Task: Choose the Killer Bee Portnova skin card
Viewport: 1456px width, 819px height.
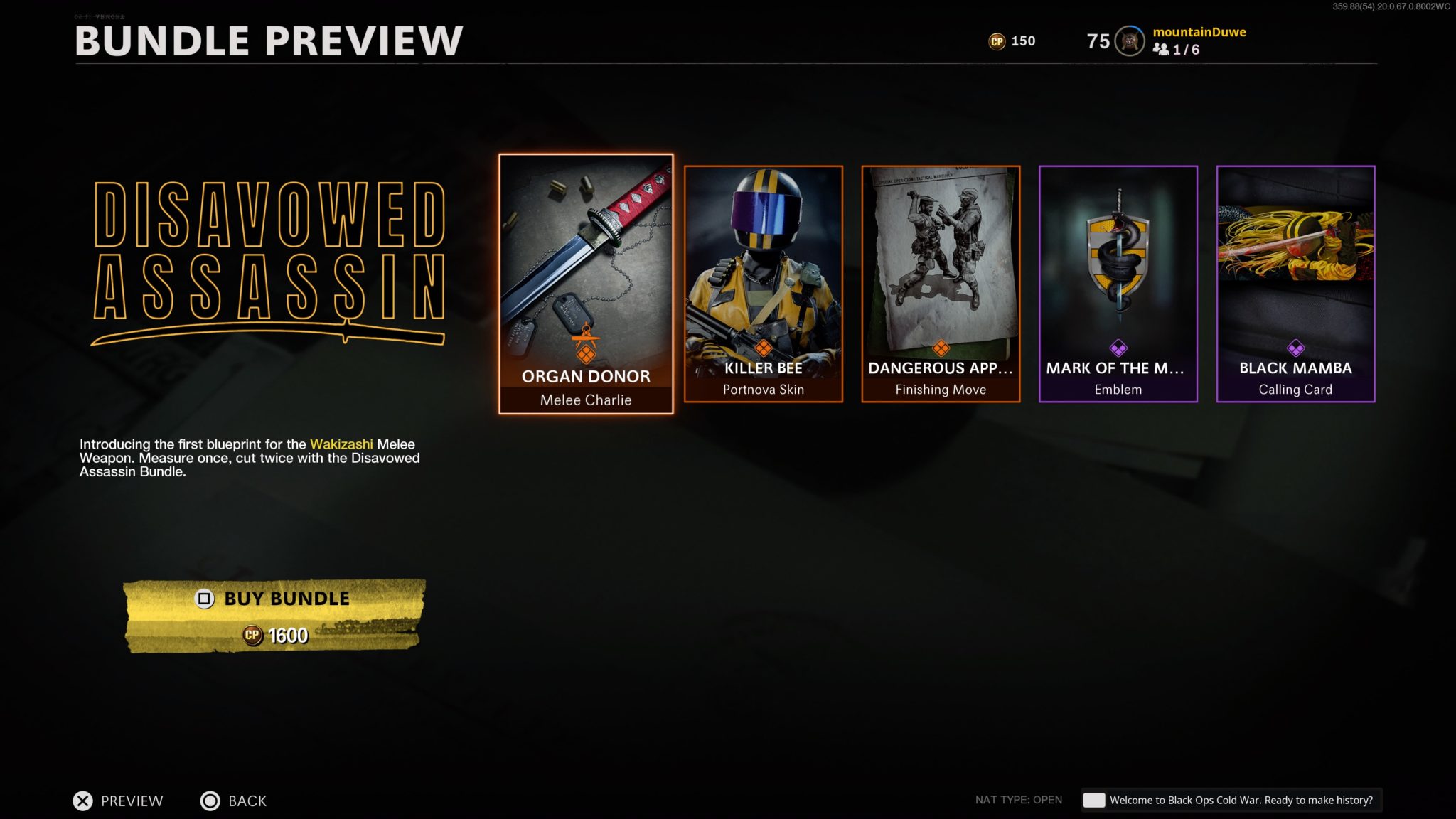Action: (763, 284)
